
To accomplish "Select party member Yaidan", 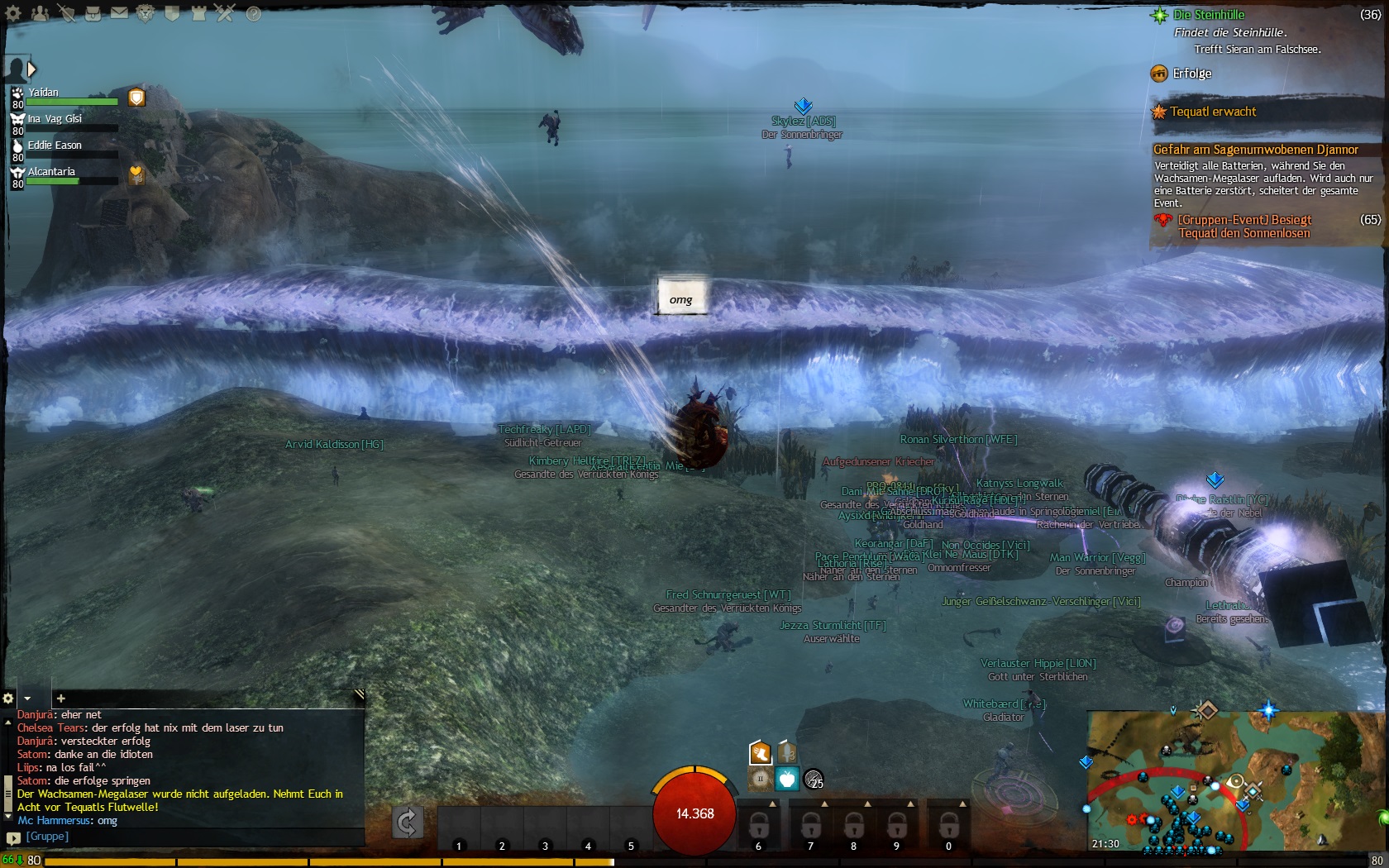I will pyautogui.click(x=44, y=93).
